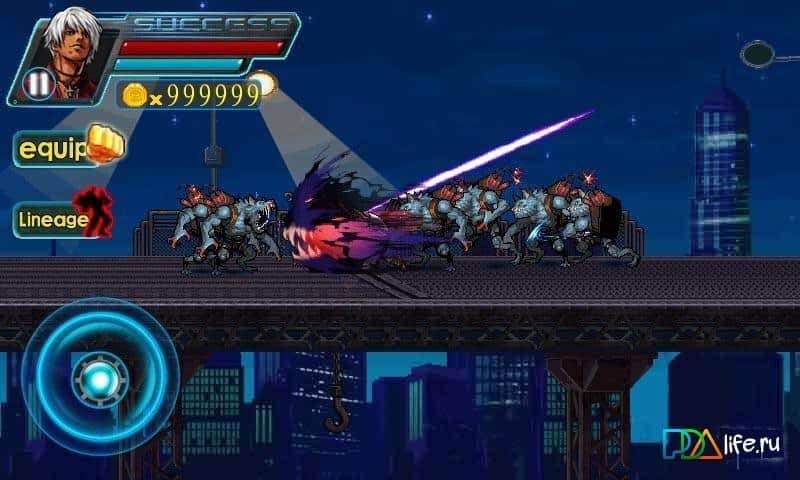Open the Lineage menu
Image resolution: width=800 pixels, height=480 pixels.
pos(62,218)
